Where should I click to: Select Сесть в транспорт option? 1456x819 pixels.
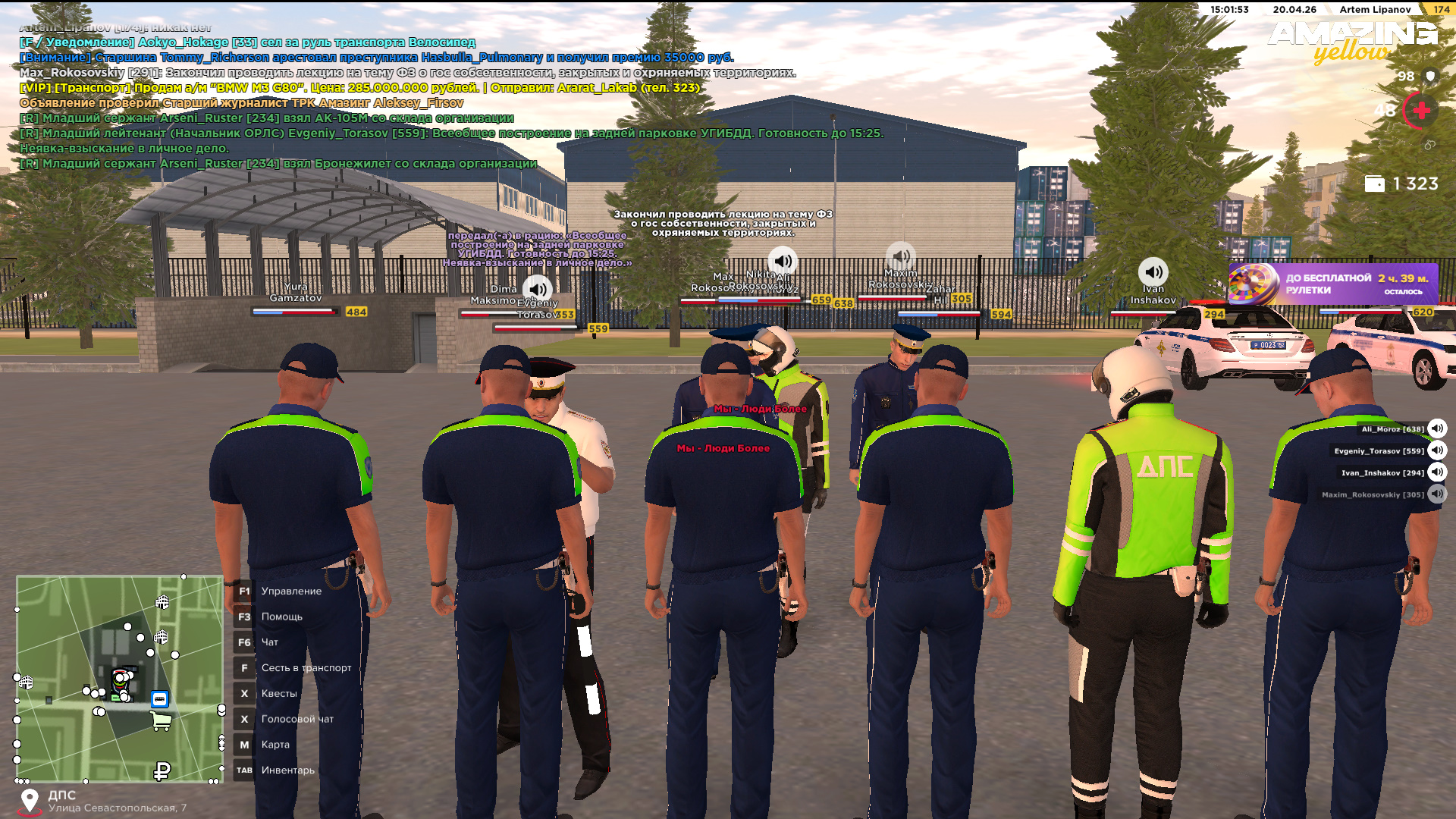306,668
